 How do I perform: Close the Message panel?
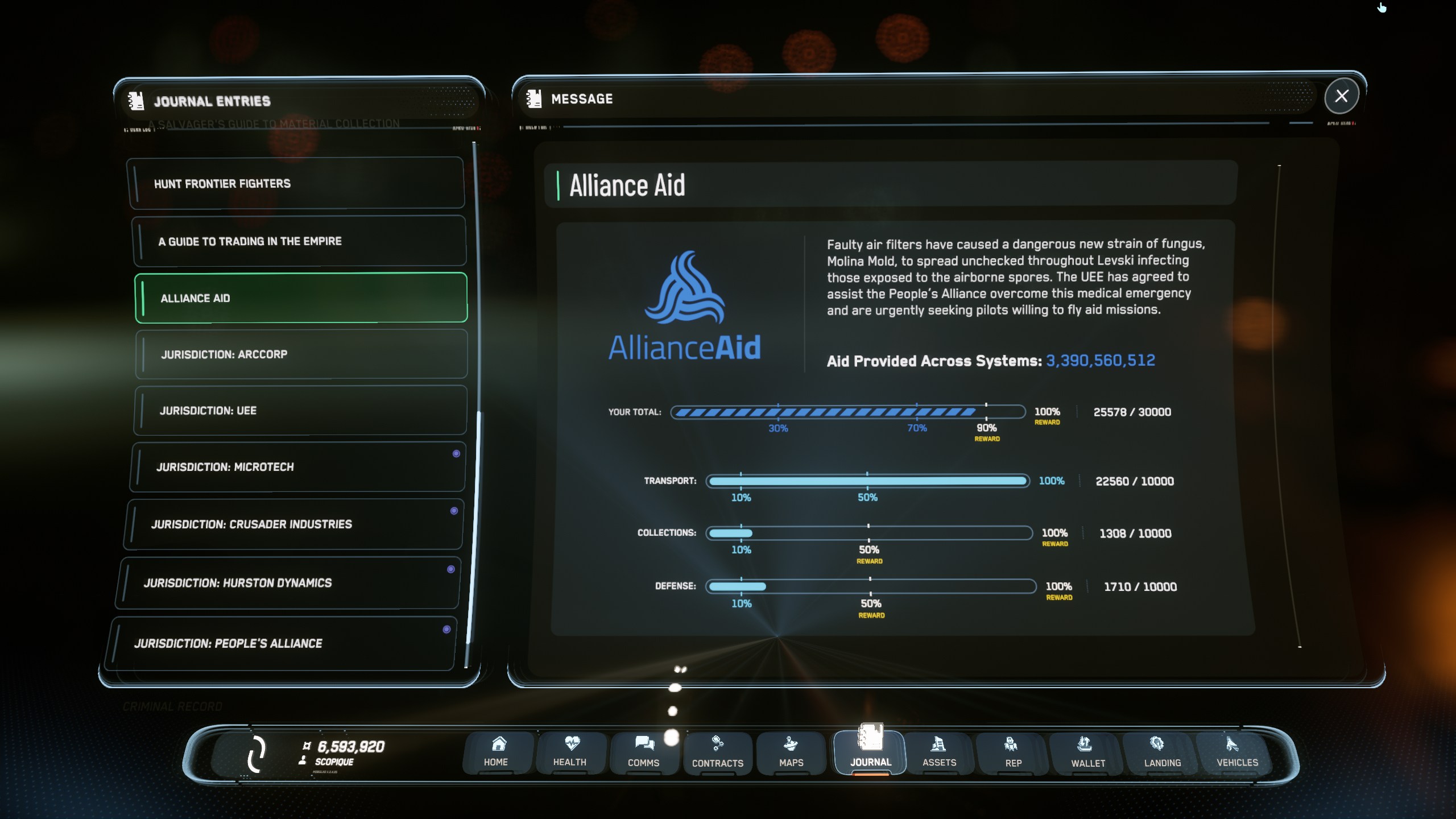tap(1341, 96)
